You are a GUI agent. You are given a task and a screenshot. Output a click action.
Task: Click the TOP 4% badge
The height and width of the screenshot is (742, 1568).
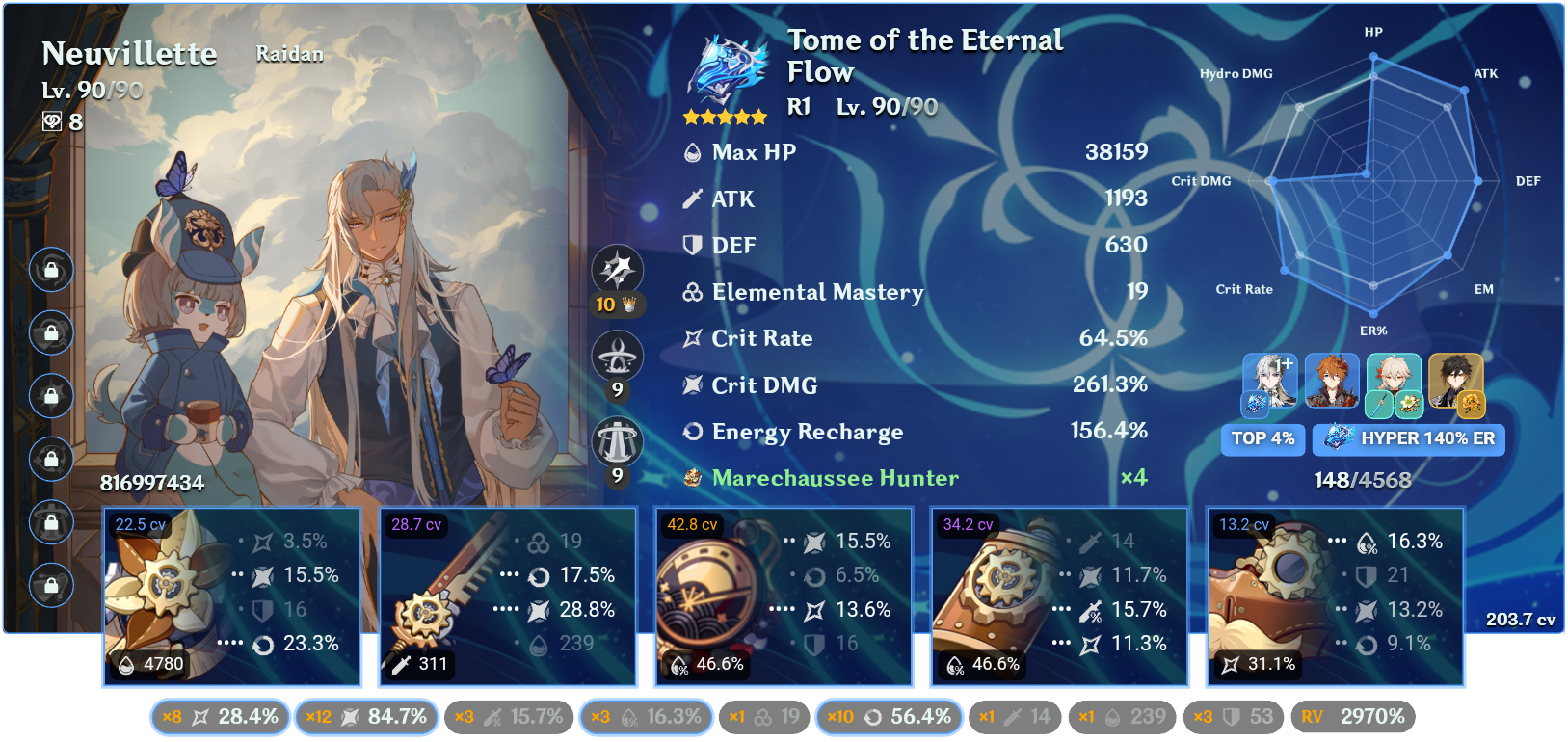[x=1262, y=439]
